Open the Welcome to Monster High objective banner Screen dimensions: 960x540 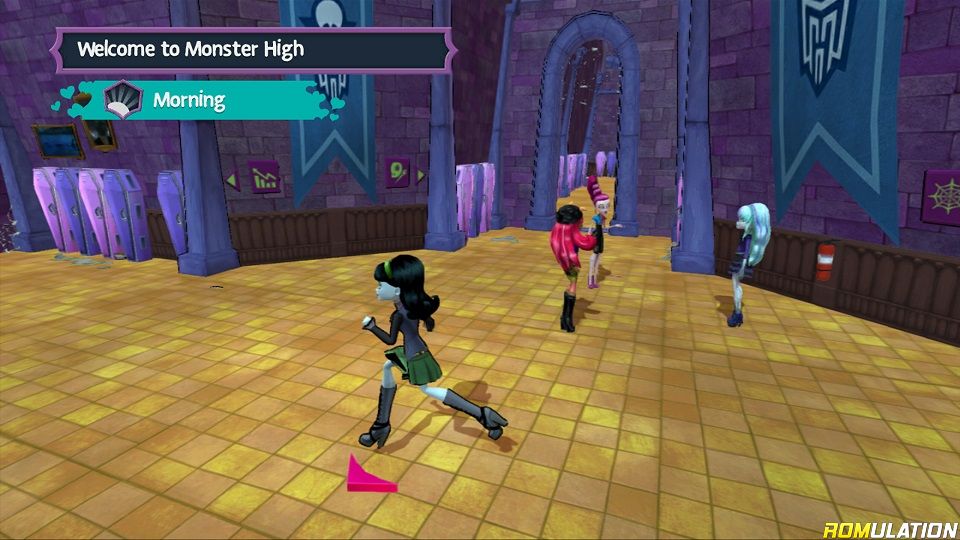pyautogui.click(x=252, y=50)
